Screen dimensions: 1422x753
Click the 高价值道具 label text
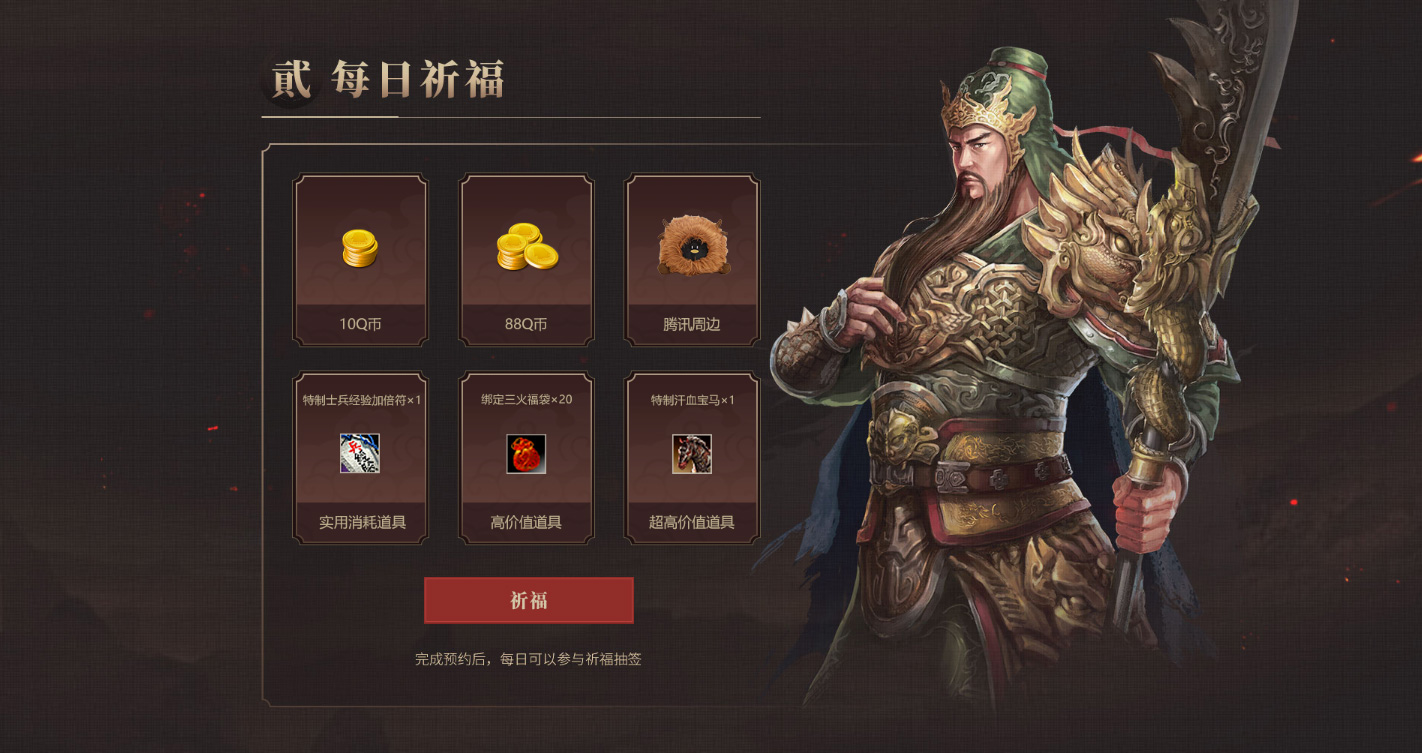click(x=527, y=522)
